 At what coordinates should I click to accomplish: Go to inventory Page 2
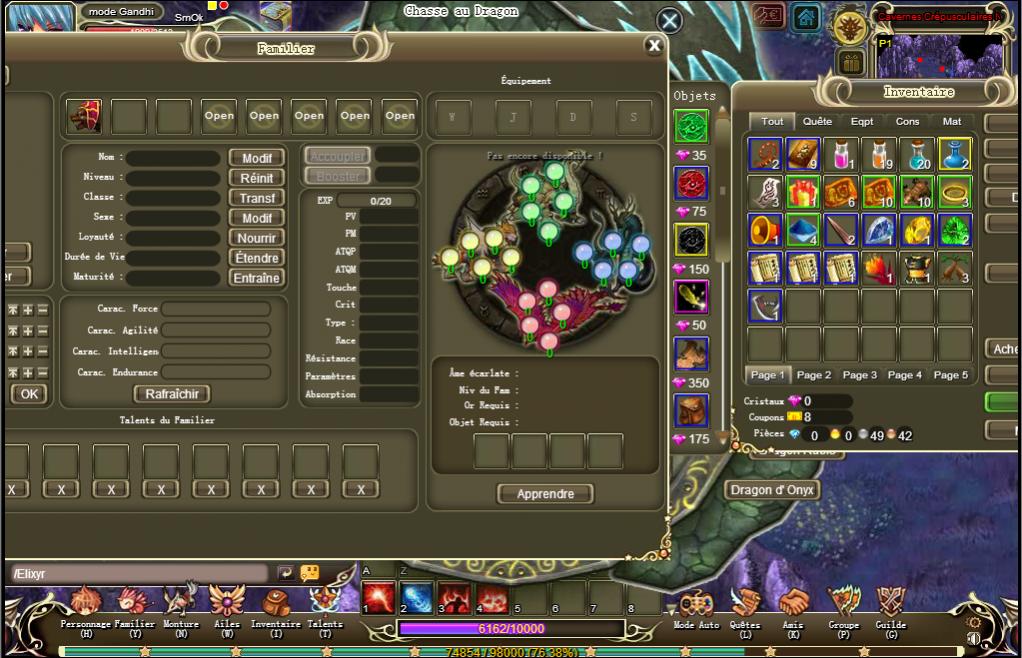(x=814, y=375)
